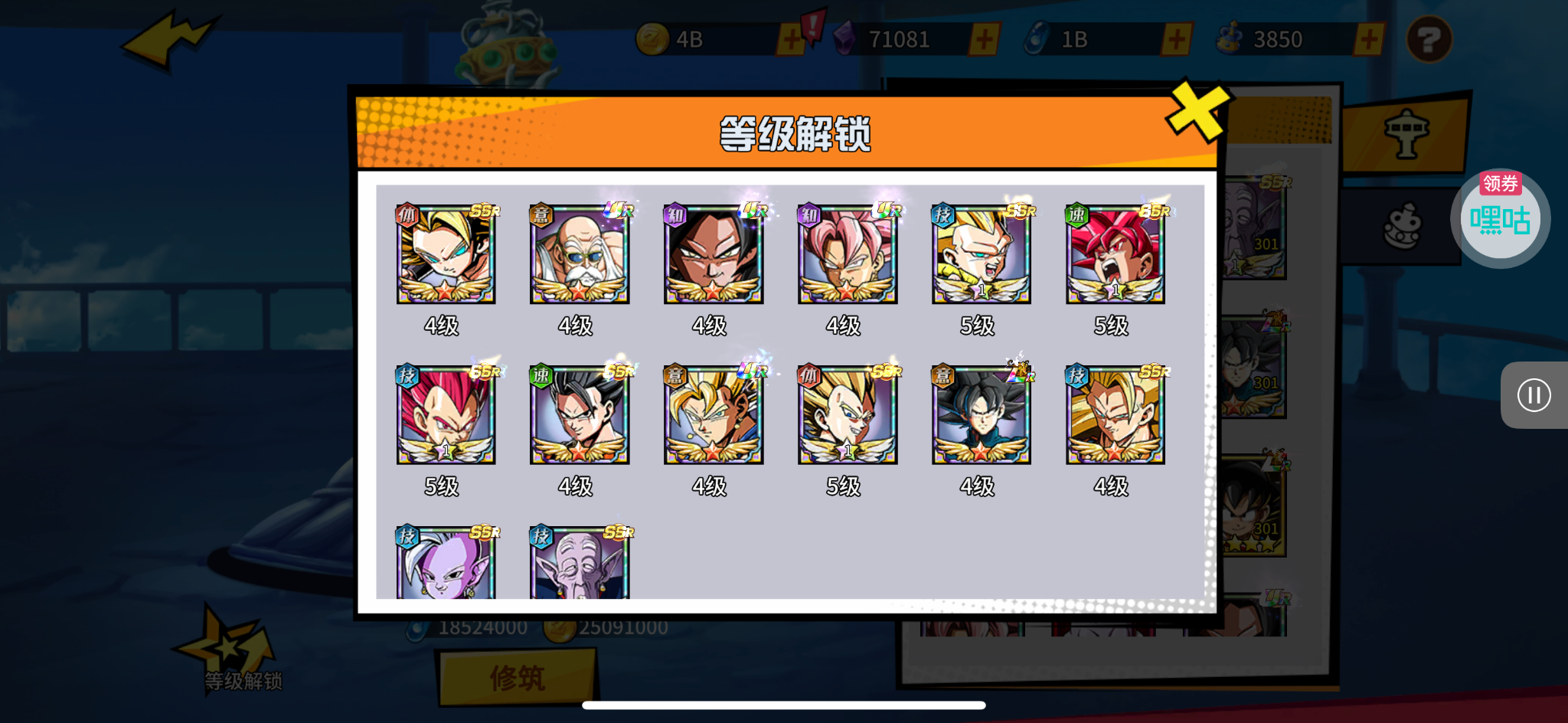This screenshot has height=723, width=1568.
Task: Close the 等级解锁 popup with the yellow X
Action: pos(1197,111)
